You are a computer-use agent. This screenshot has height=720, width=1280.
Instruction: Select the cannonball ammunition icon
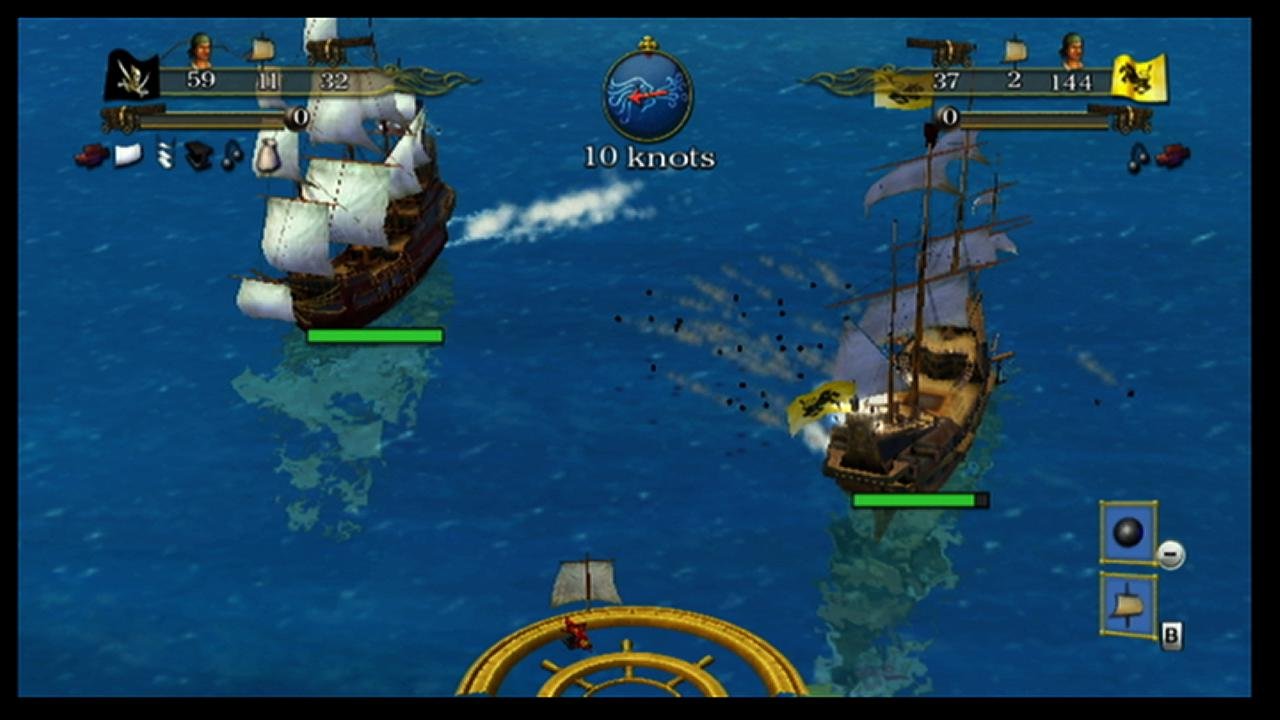tap(1127, 533)
